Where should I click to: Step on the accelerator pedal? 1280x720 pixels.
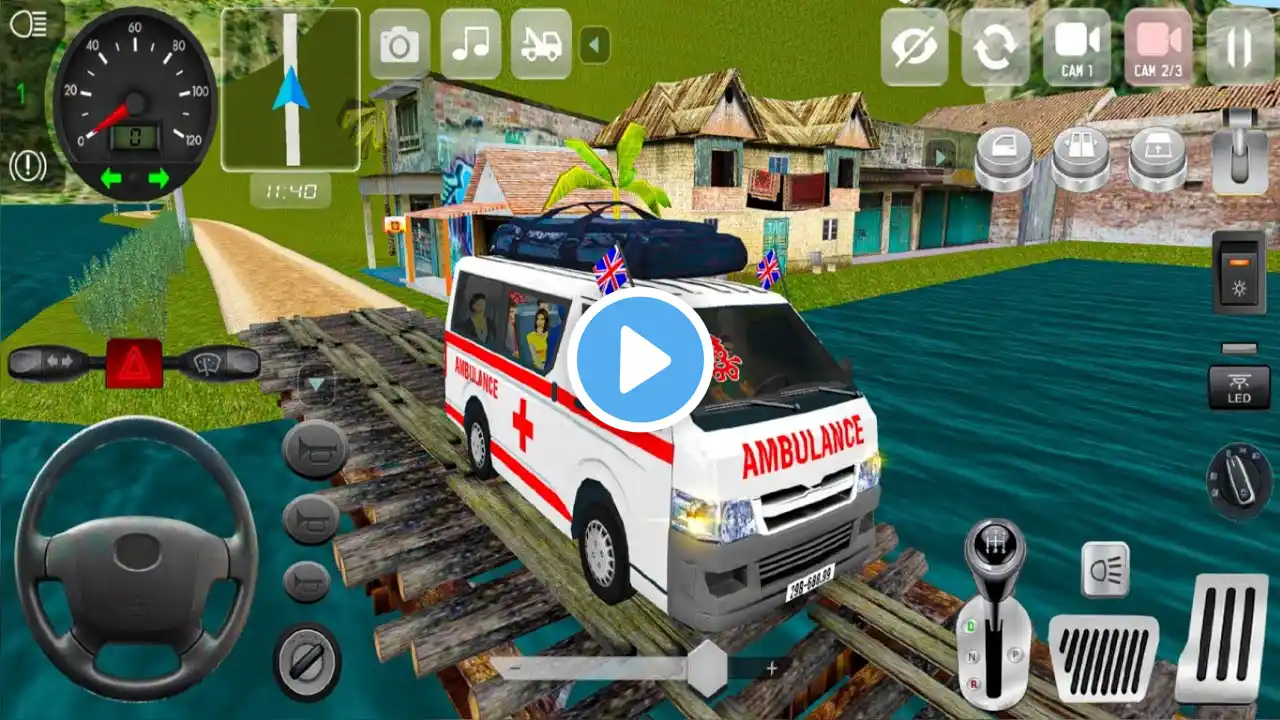(1221, 638)
